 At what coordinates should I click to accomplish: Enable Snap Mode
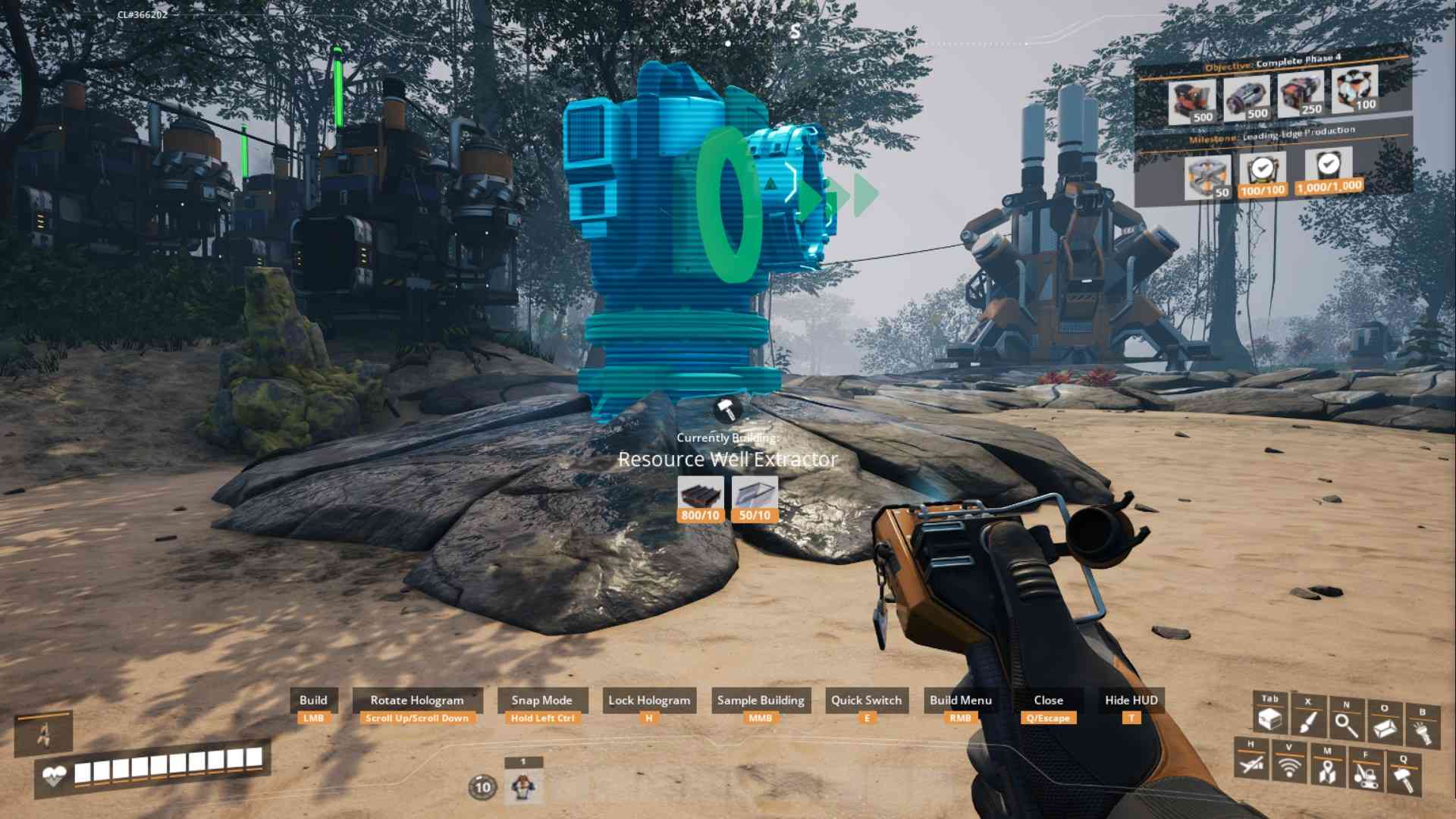[x=542, y=700]
